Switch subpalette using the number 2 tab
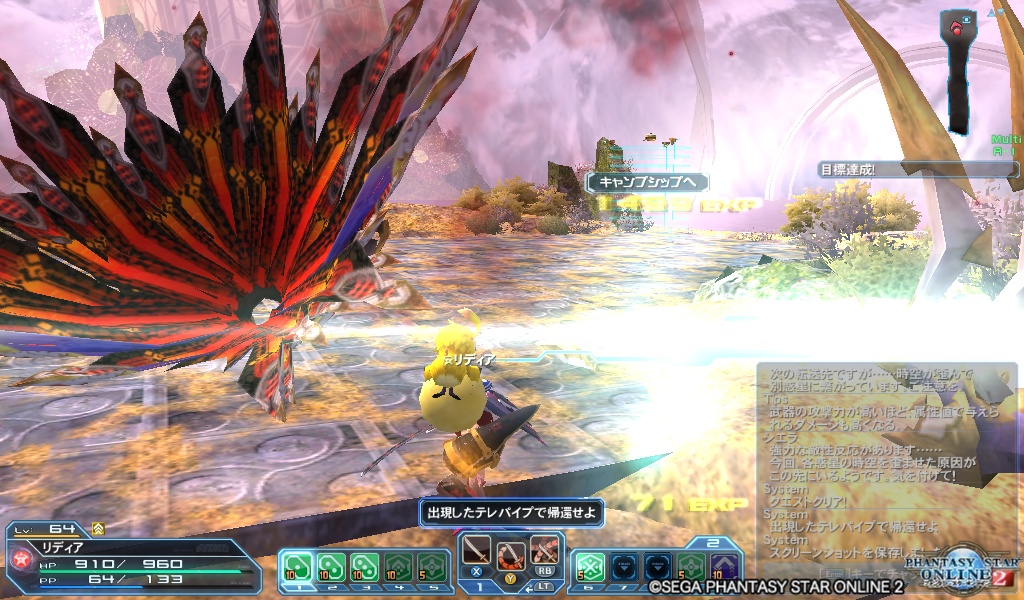 point(713,543)
